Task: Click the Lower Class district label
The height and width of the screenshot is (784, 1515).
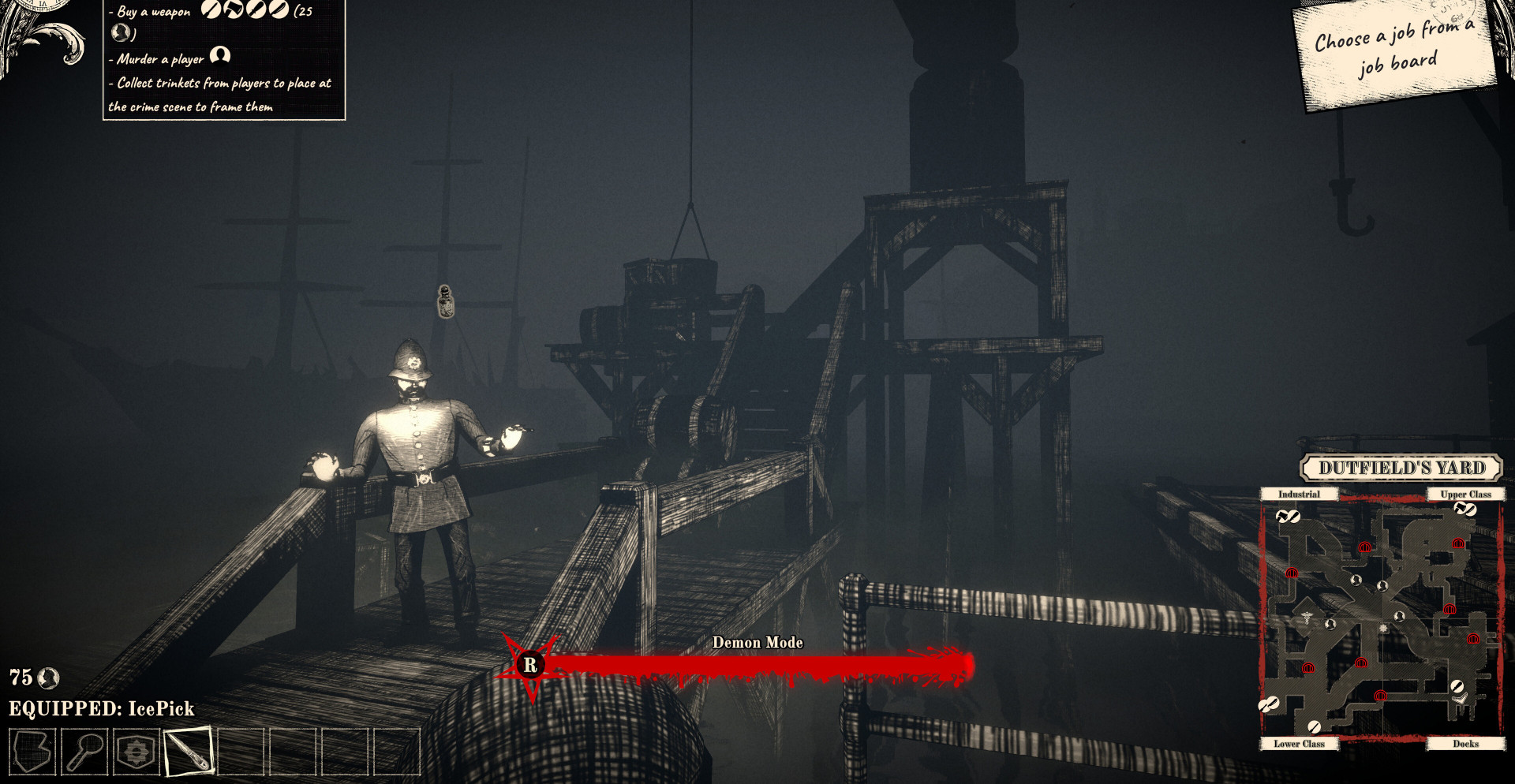Action: (1299, 744)
